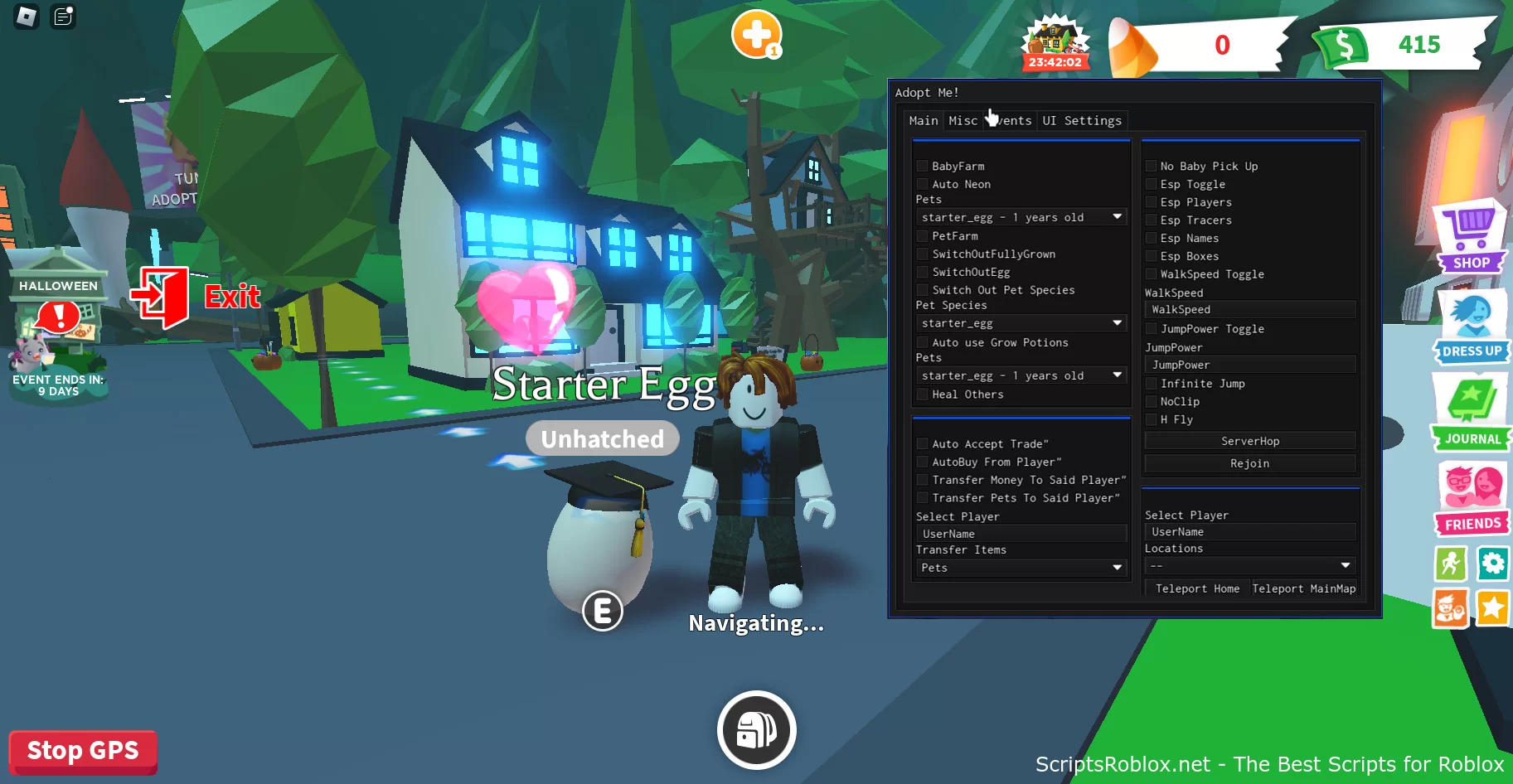1513x784 pixels.
Task: Click the gear settings icon on the right
Action: (x=1493, y=564)
